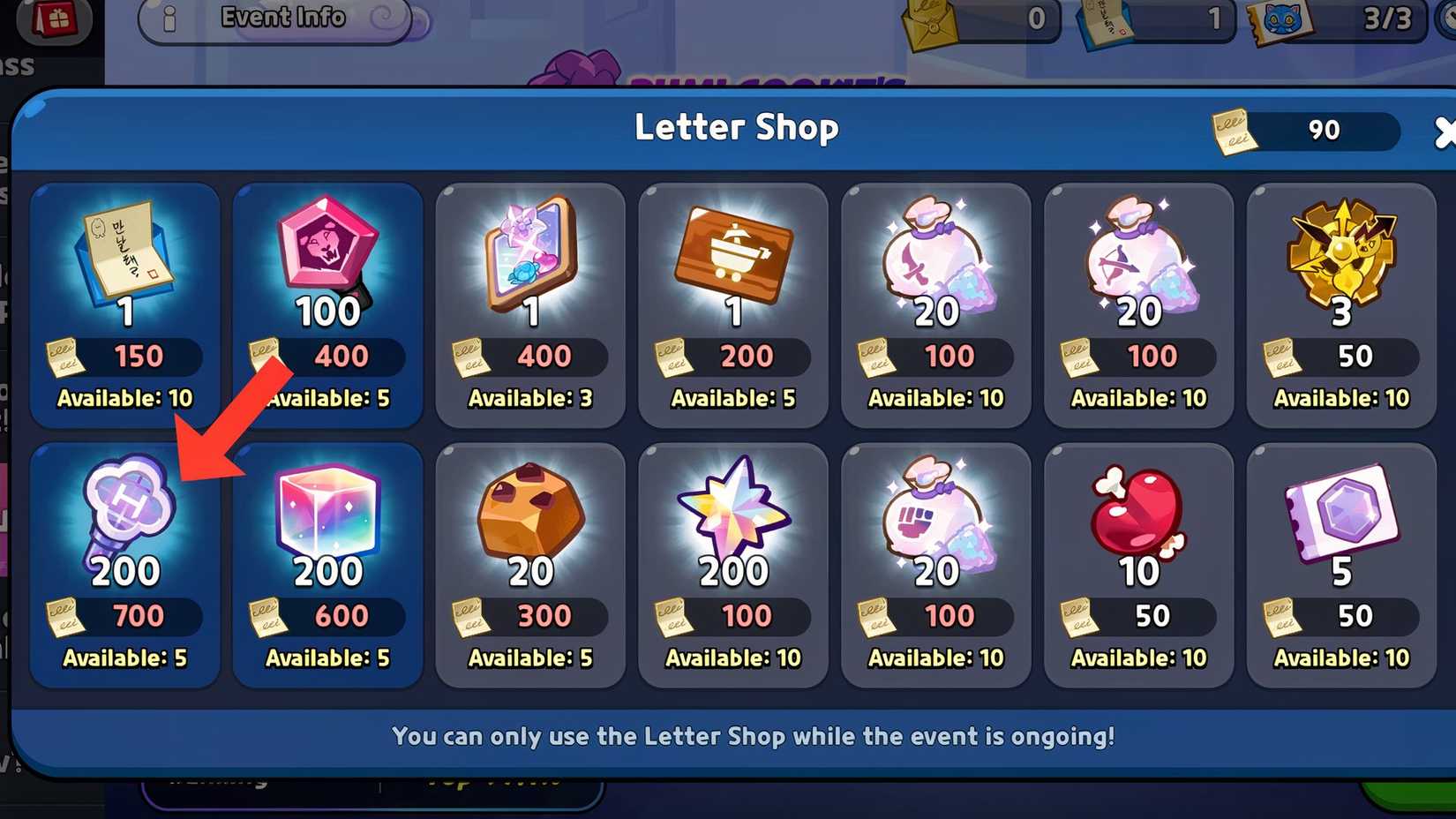Open the Event Info panel
This screenshot has width=1456, height=819.
(282, 18)
